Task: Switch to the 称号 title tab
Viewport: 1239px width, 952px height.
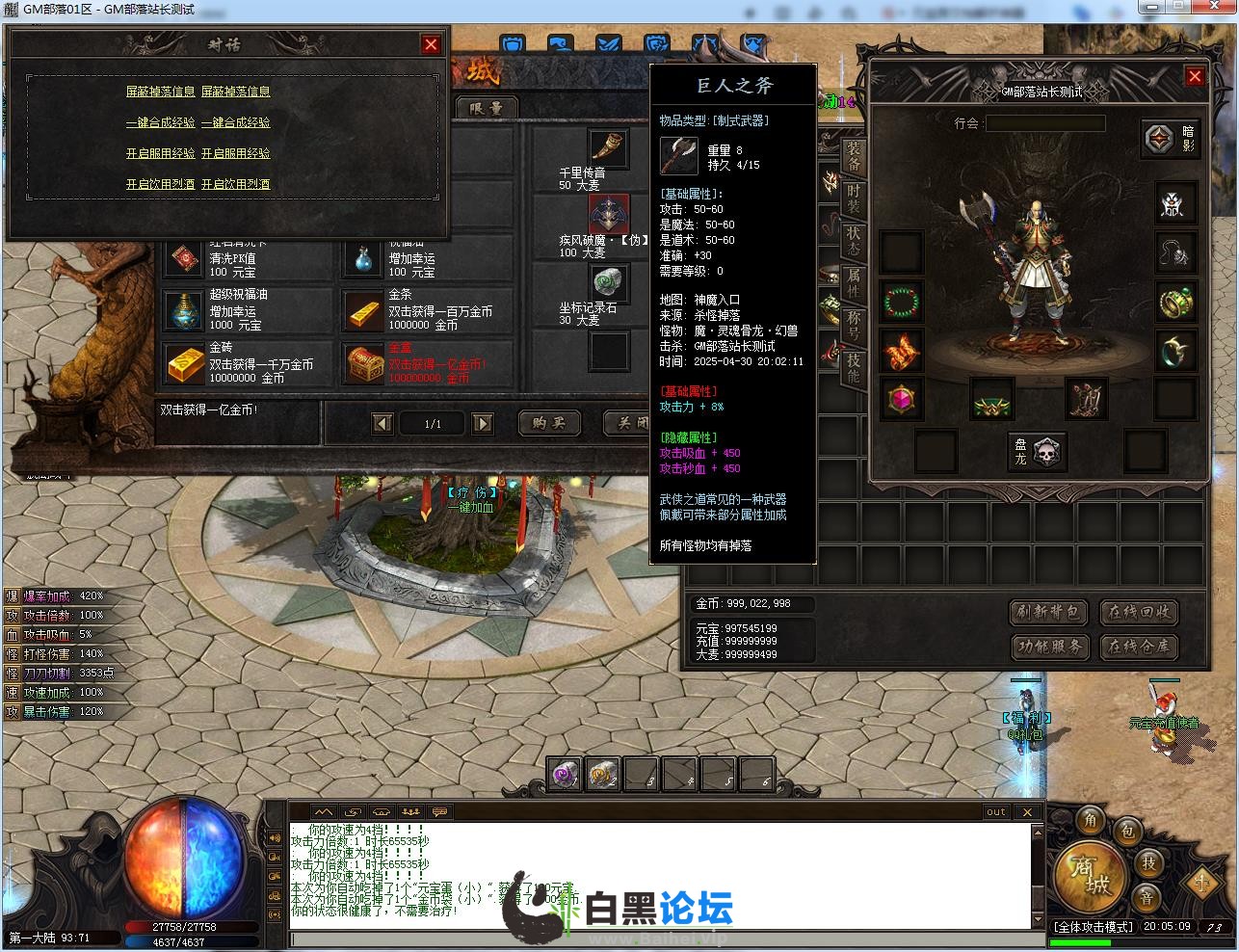Action: point(854,324)
